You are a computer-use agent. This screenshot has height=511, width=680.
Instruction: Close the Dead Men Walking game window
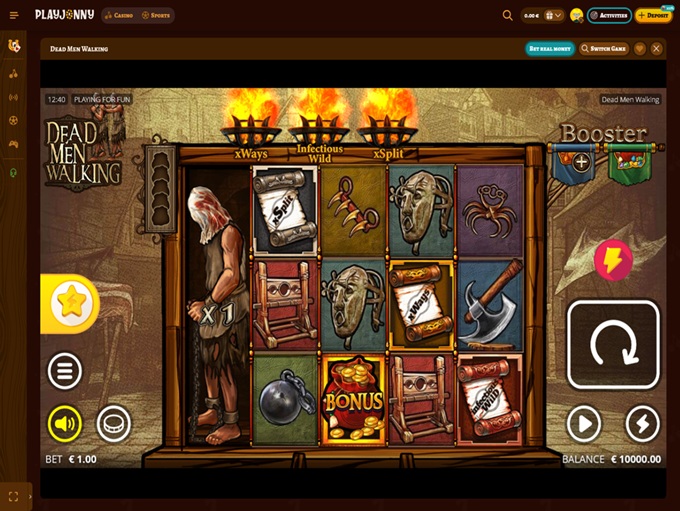click(657, 48)
